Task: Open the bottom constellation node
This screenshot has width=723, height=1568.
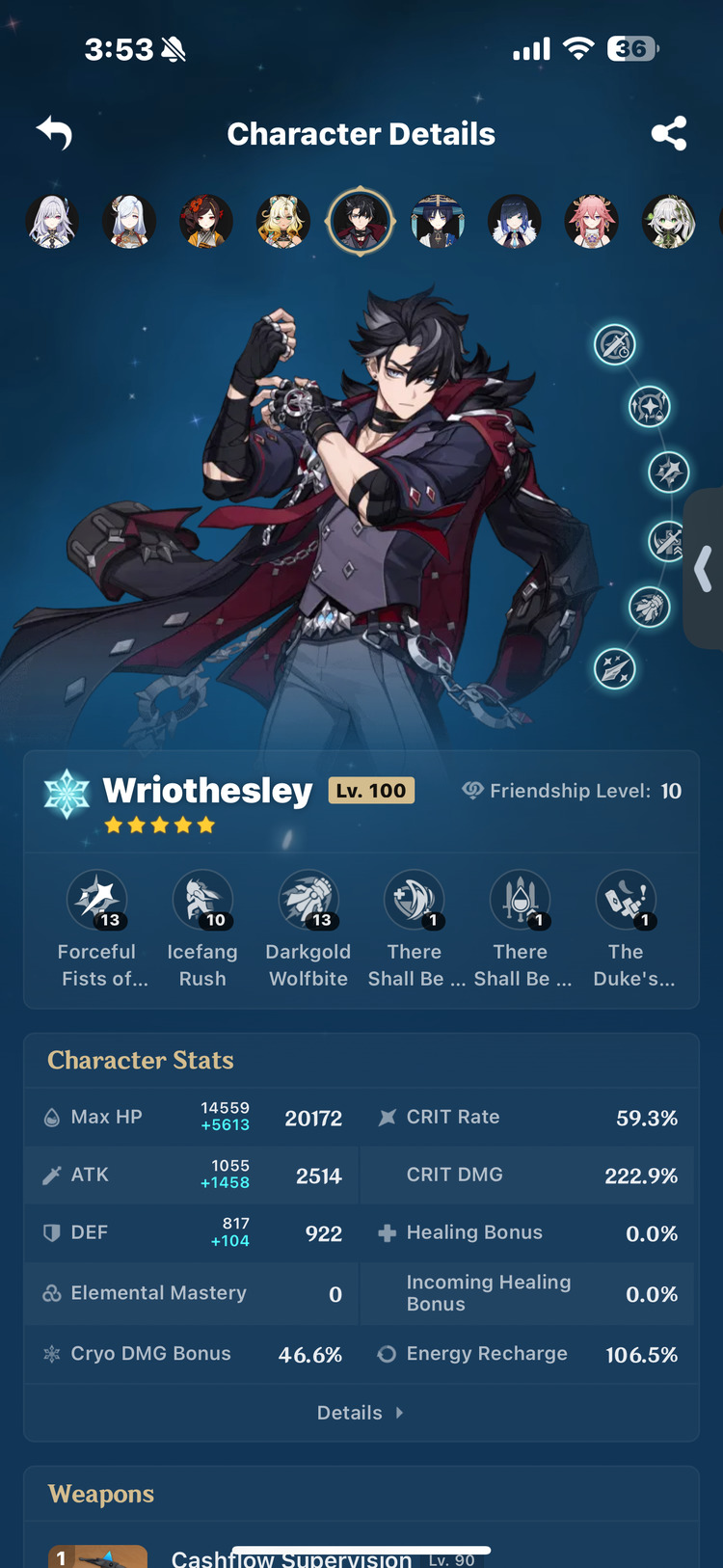Action: click(x=614, y=668)
